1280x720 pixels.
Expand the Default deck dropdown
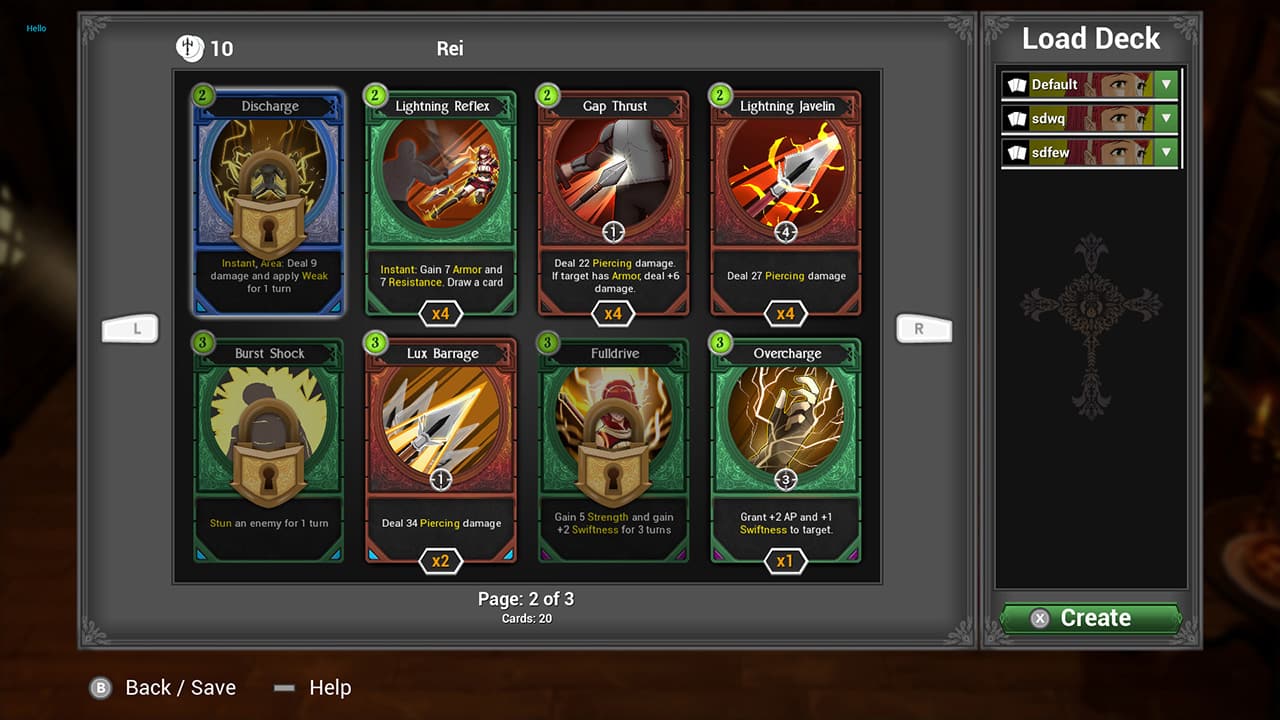pyautogui.click(x=1165, y=84)
